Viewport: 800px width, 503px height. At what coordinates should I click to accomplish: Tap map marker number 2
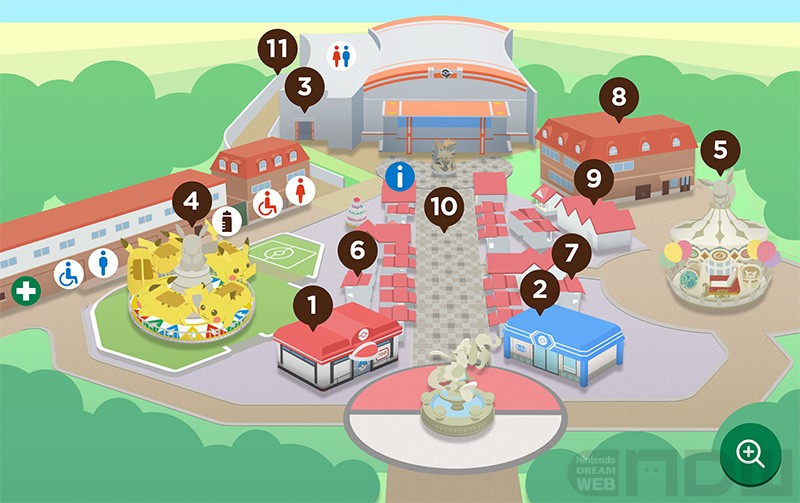(540, 290)
